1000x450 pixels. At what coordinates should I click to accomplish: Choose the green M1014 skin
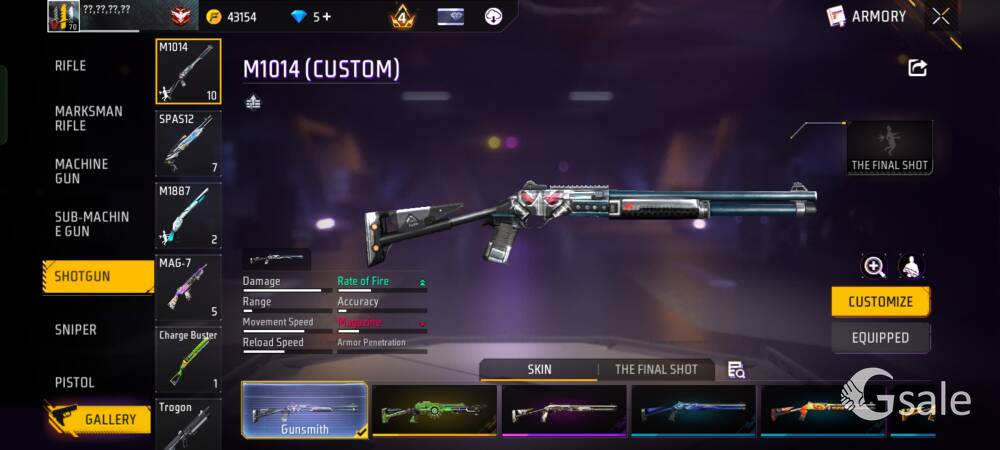434,410
